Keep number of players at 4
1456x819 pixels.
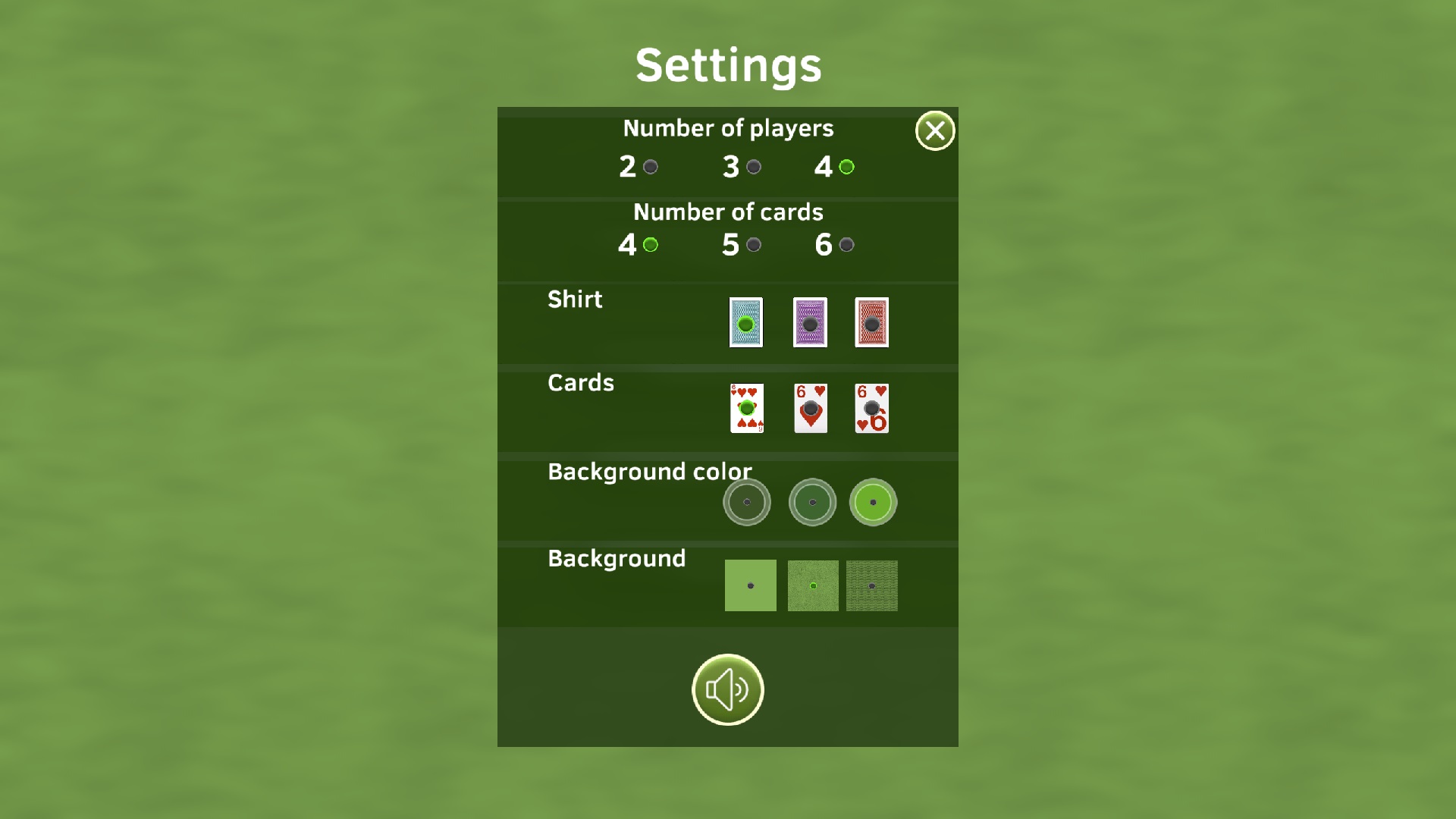[x=847, y=166]
